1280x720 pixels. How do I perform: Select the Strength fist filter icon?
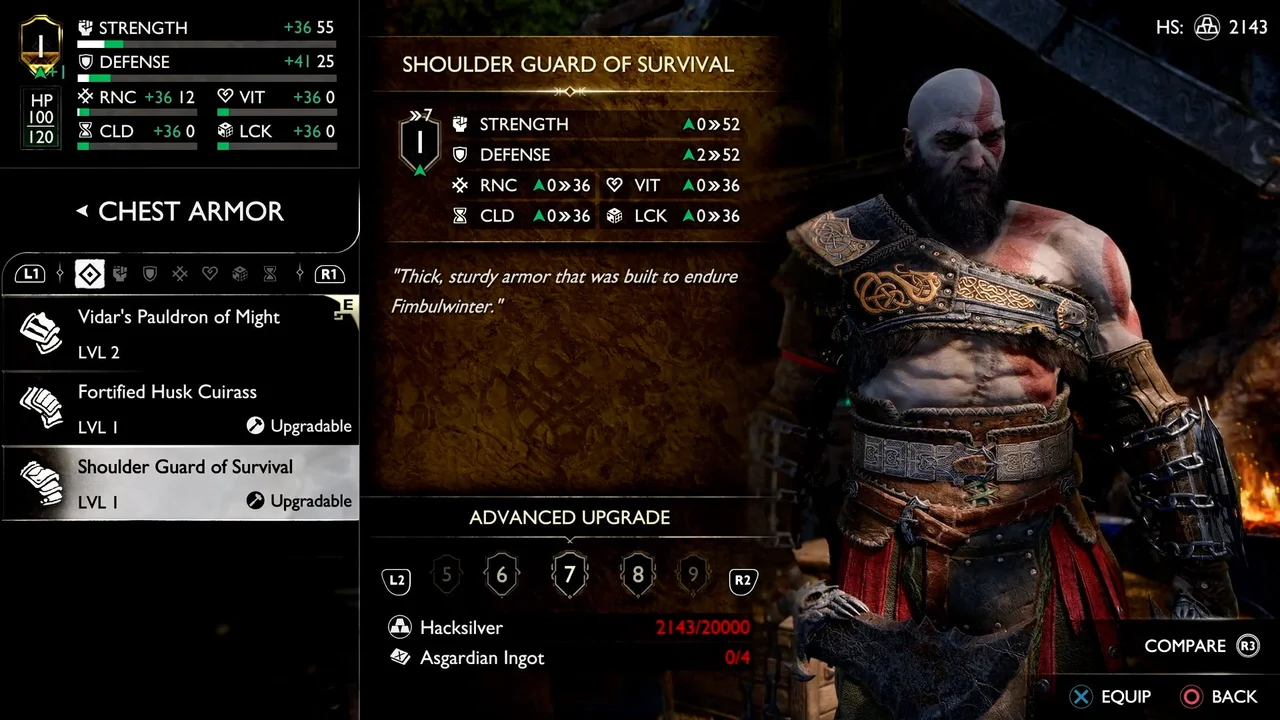120,274
